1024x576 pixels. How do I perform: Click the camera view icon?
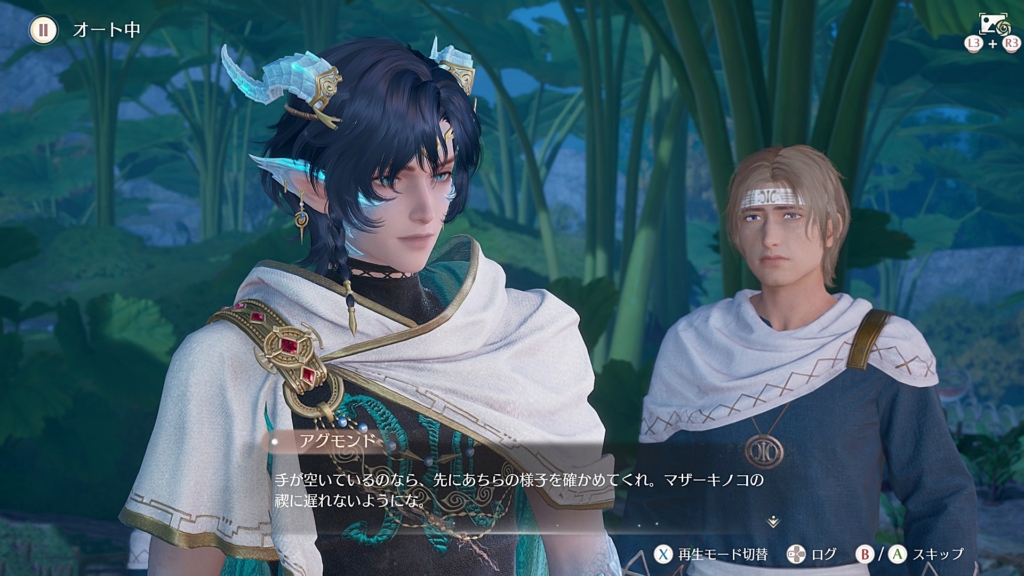[x=993, y=24]
